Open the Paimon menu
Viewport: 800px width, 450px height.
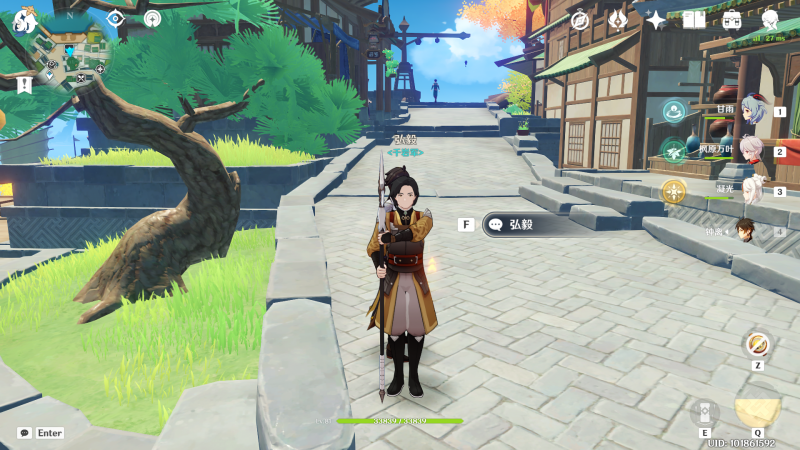click(25, 18)
